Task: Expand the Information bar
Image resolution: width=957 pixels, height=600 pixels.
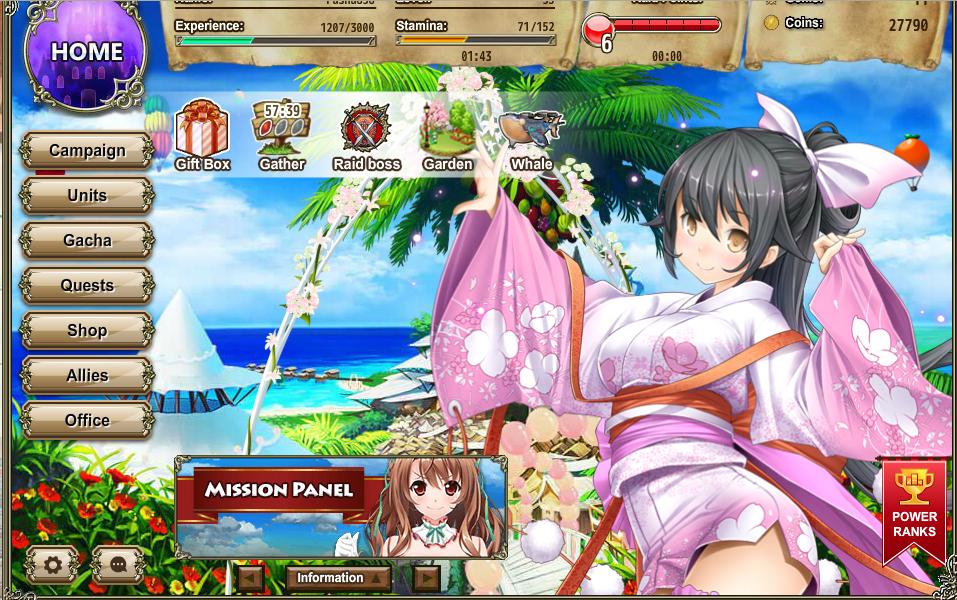Action: point(337,578)
